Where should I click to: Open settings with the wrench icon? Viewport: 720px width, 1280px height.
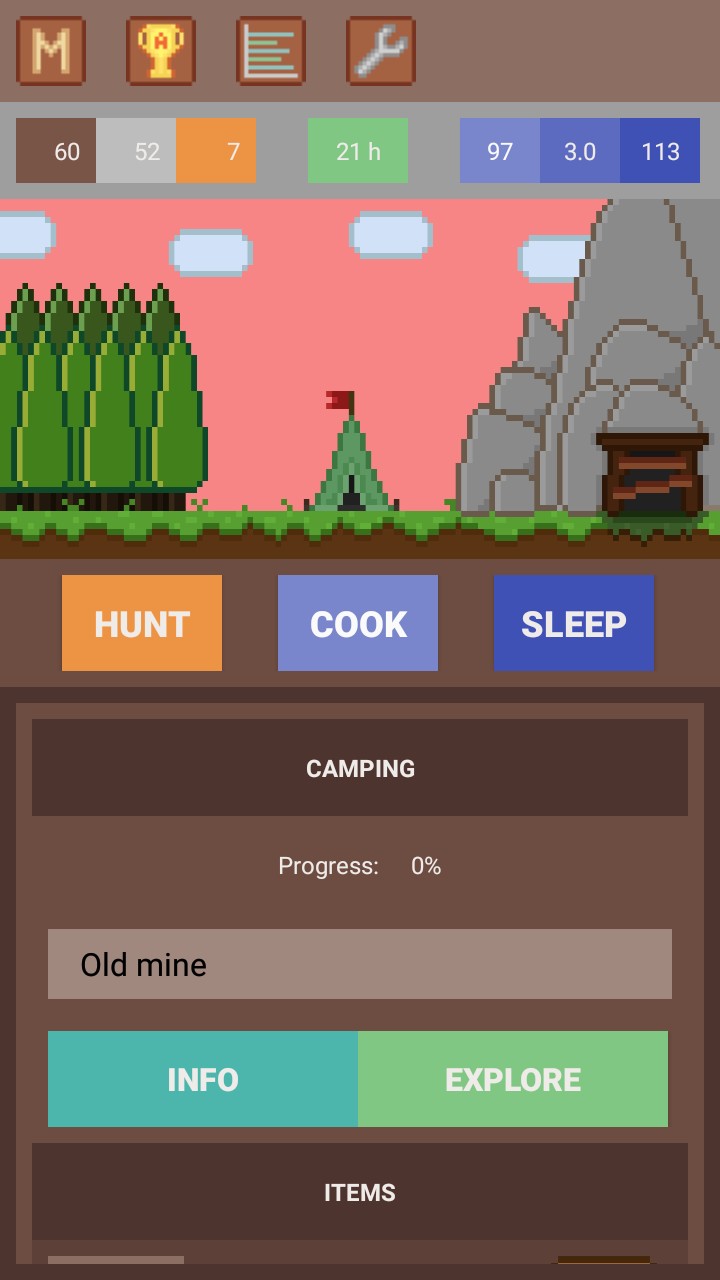pyautogui.click(x=380, y=51)
